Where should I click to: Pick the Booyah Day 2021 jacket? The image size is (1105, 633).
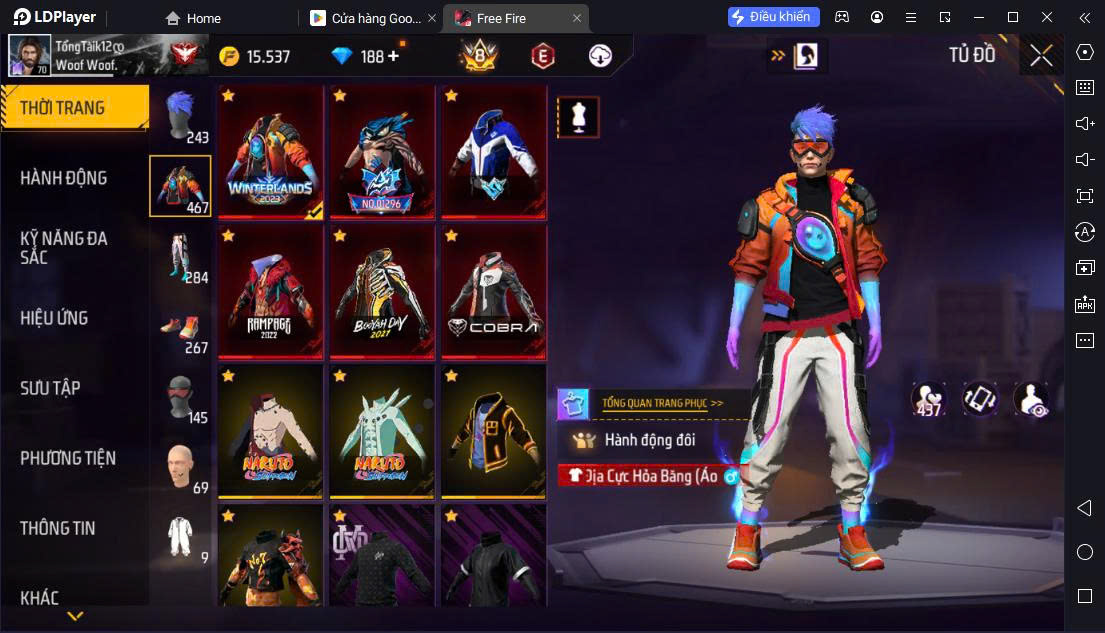coord(382,291)
